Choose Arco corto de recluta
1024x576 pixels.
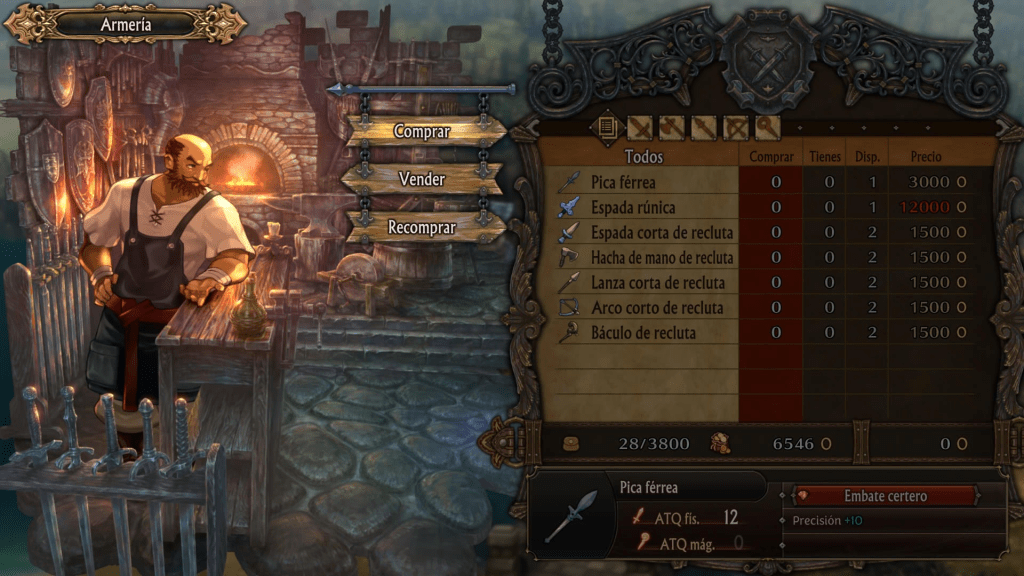[657, 307]
